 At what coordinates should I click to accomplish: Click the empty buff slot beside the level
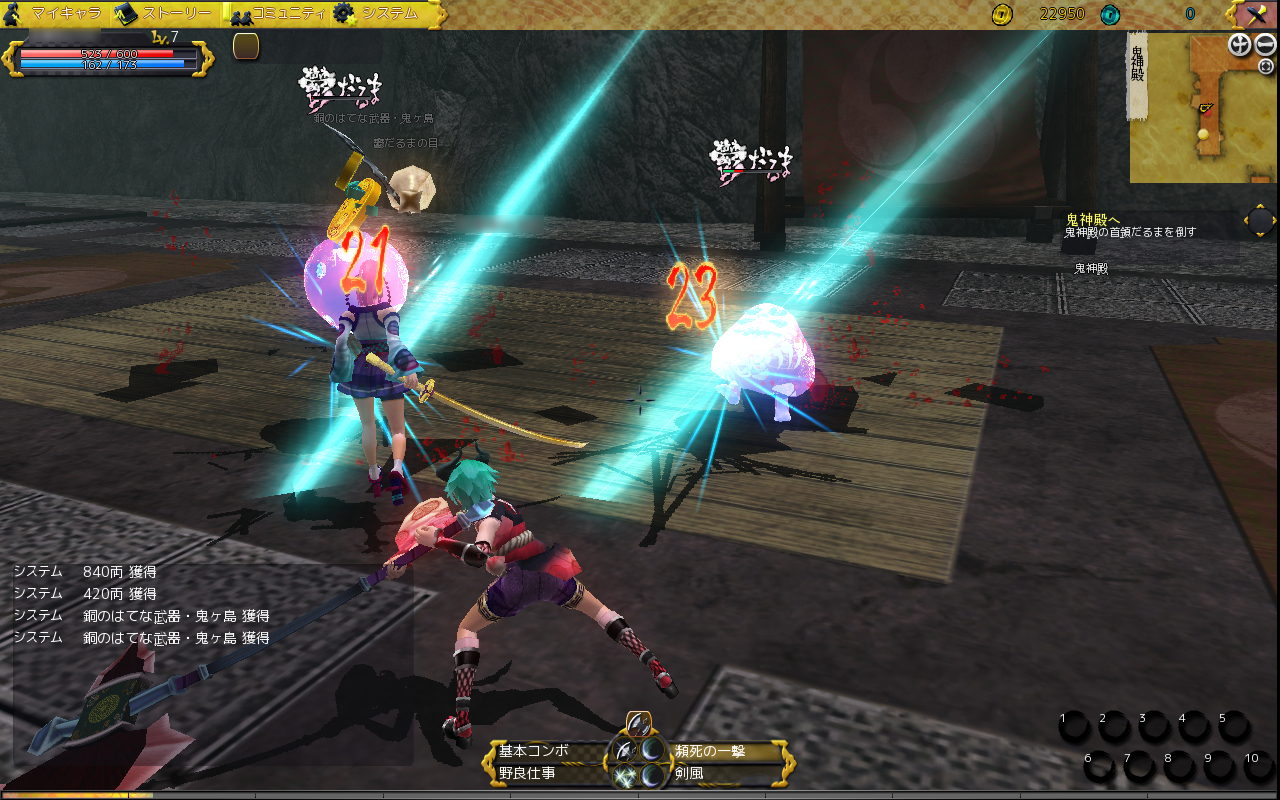point(246,46)
